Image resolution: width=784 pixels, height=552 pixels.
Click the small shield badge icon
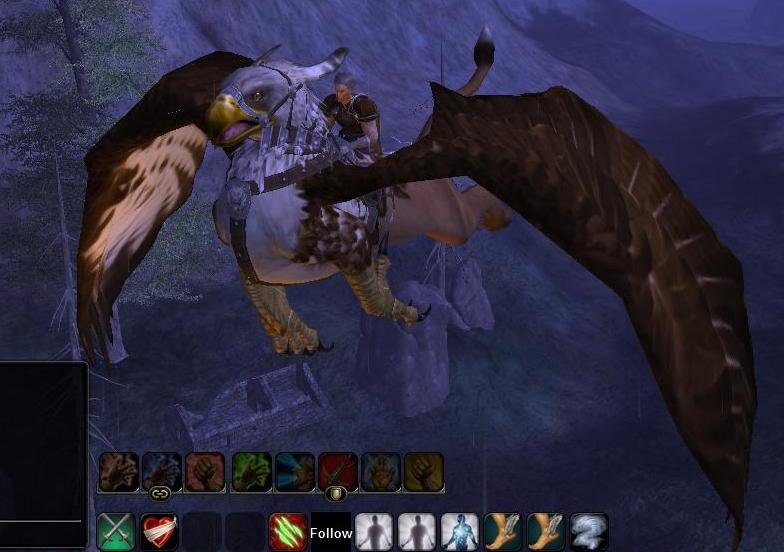click(x=337, y=493)
